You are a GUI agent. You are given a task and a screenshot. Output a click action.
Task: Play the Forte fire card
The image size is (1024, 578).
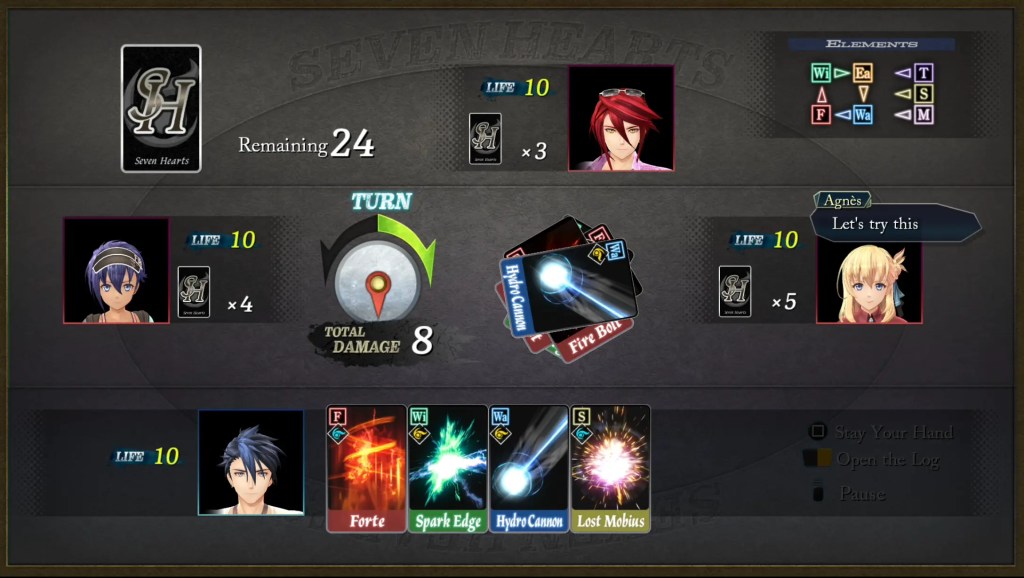(366, 468)
